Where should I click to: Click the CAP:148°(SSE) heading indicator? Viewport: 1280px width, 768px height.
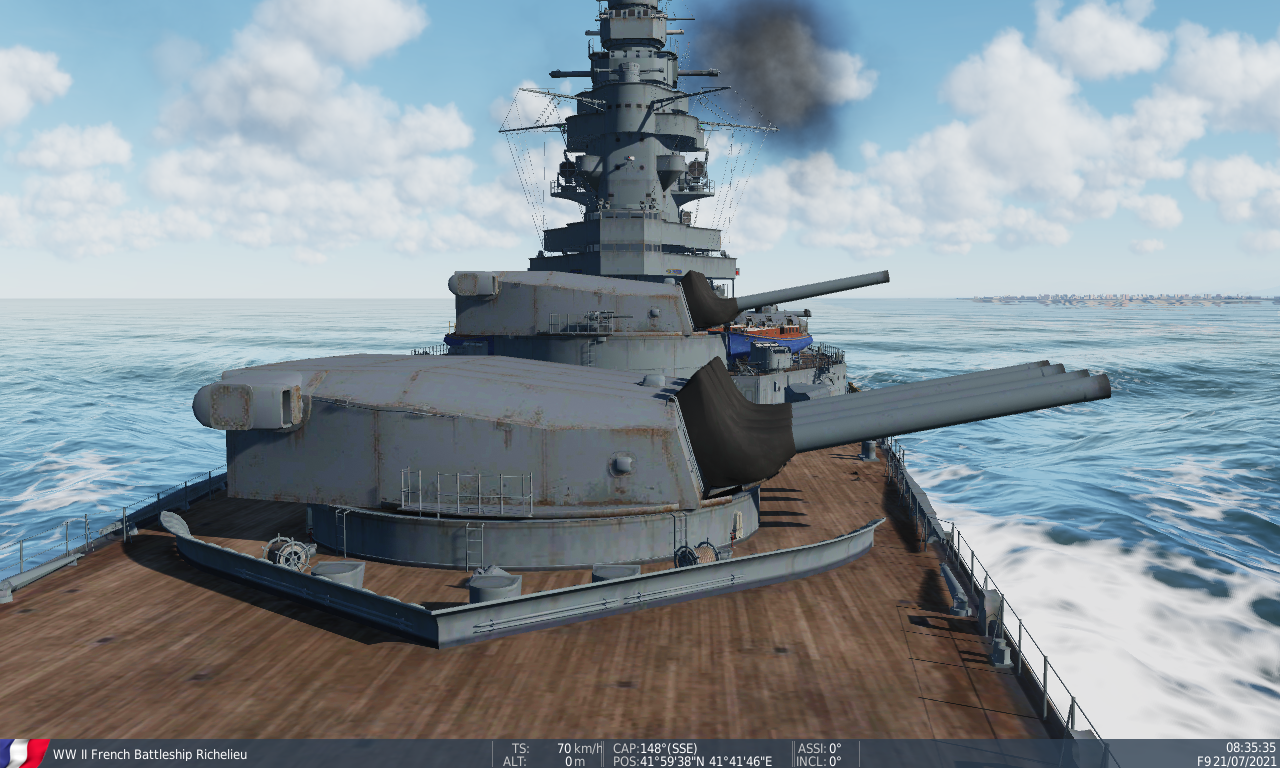pyautogui.click(x=655, y=747)
